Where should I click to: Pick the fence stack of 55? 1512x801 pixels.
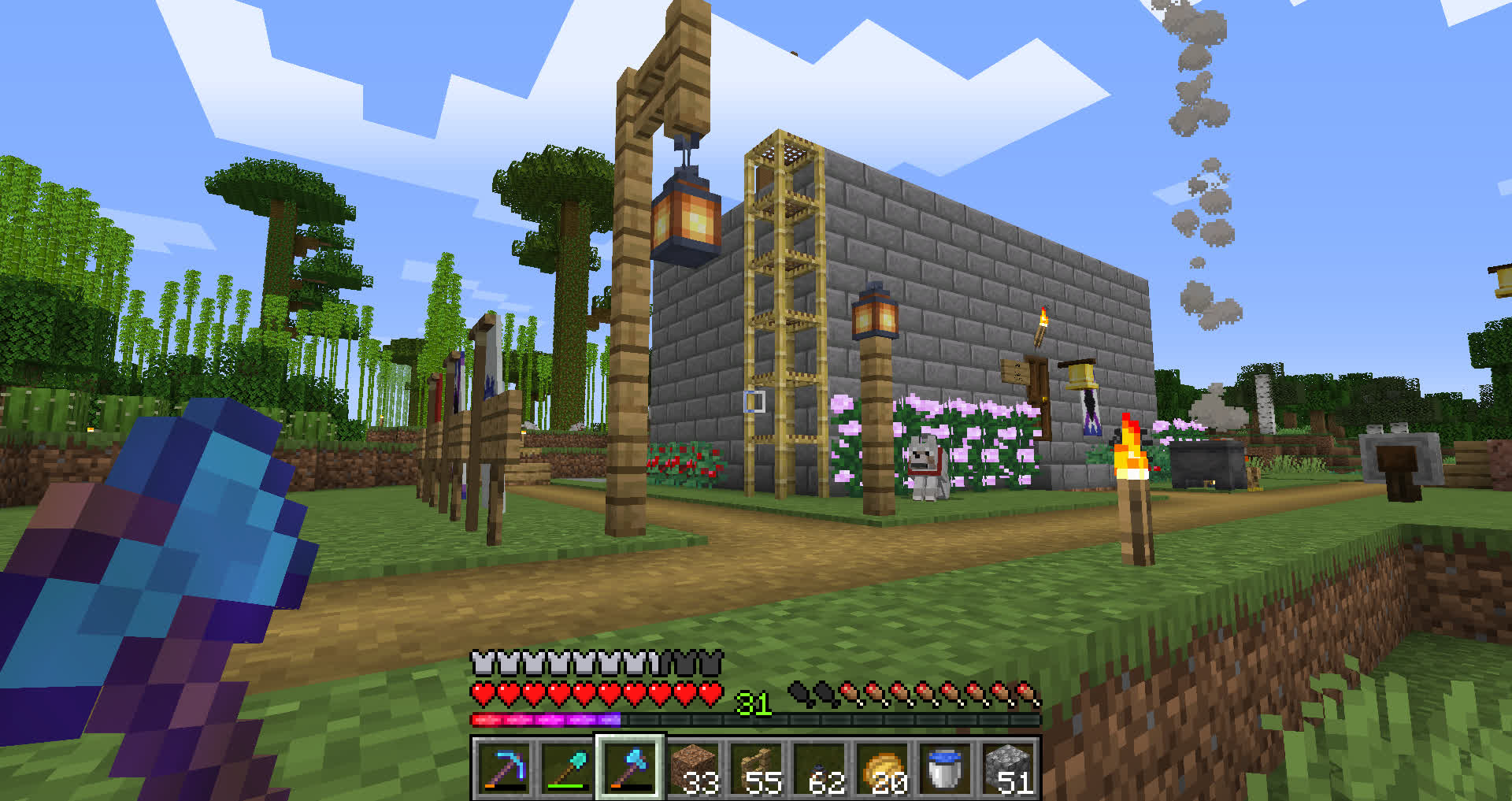756,768
